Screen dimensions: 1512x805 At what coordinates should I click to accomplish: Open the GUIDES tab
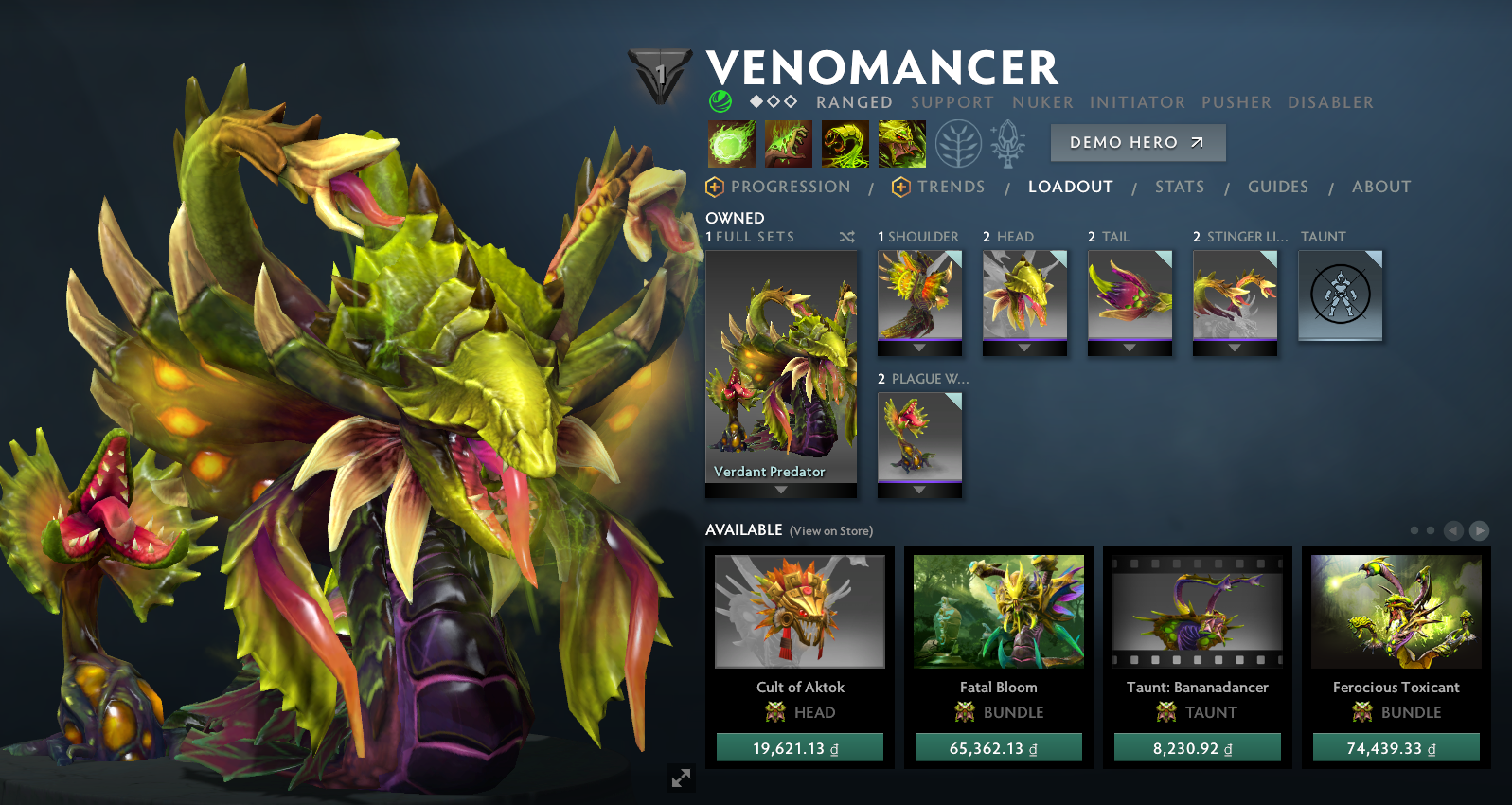coord(1278,187)
